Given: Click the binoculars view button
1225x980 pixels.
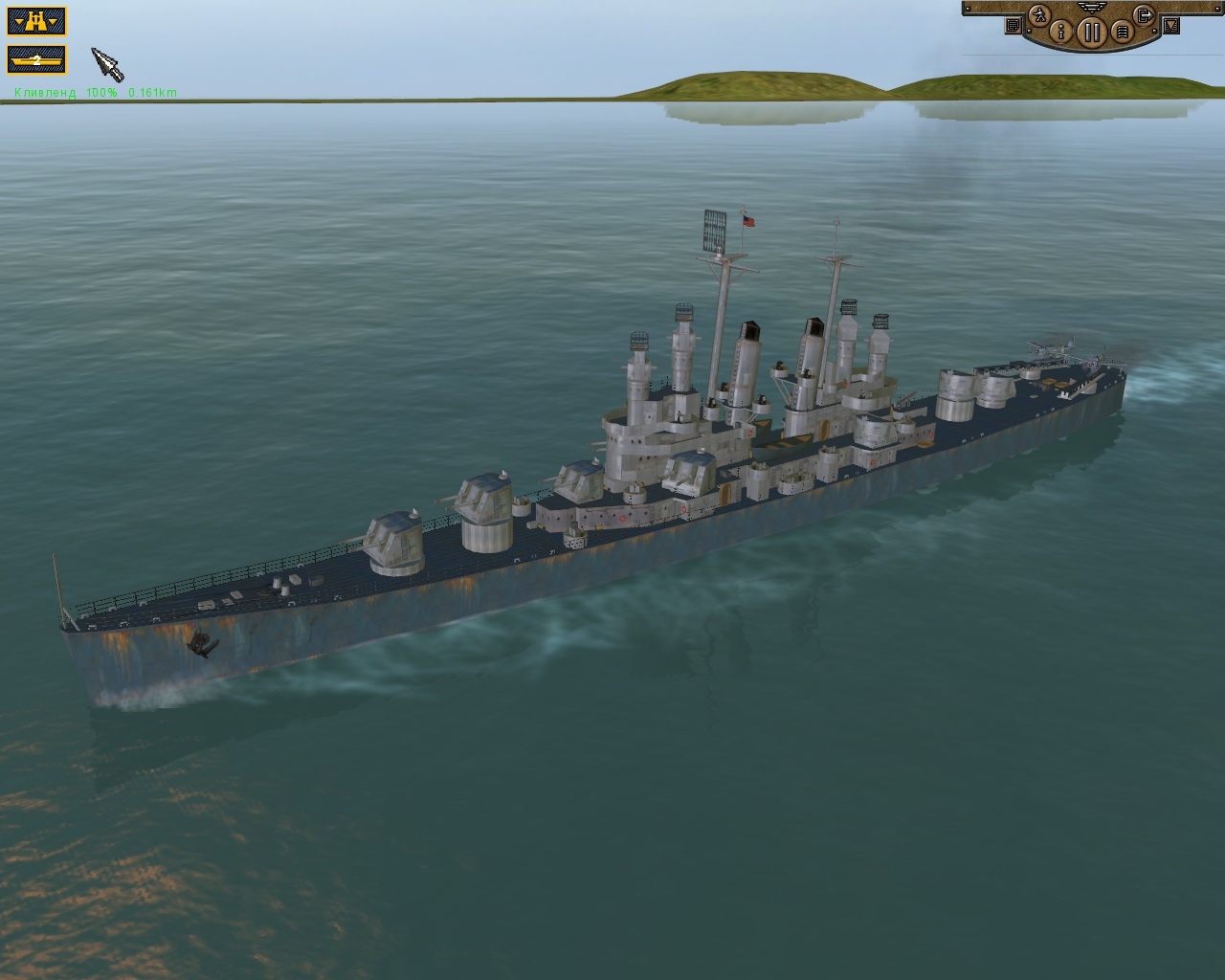Looking at the screenshot, I should [36, 20].
